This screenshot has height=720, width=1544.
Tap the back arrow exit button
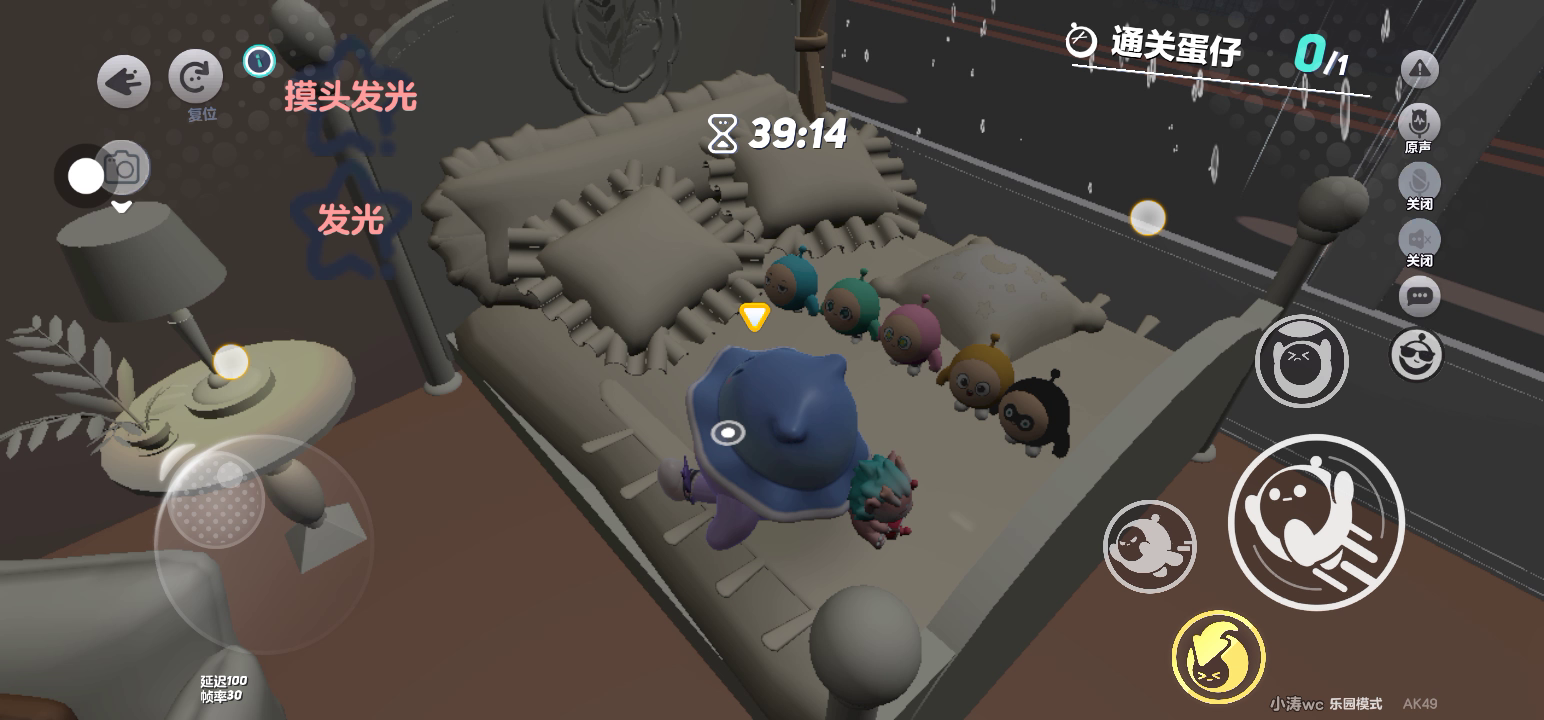[x=124, y=81]
